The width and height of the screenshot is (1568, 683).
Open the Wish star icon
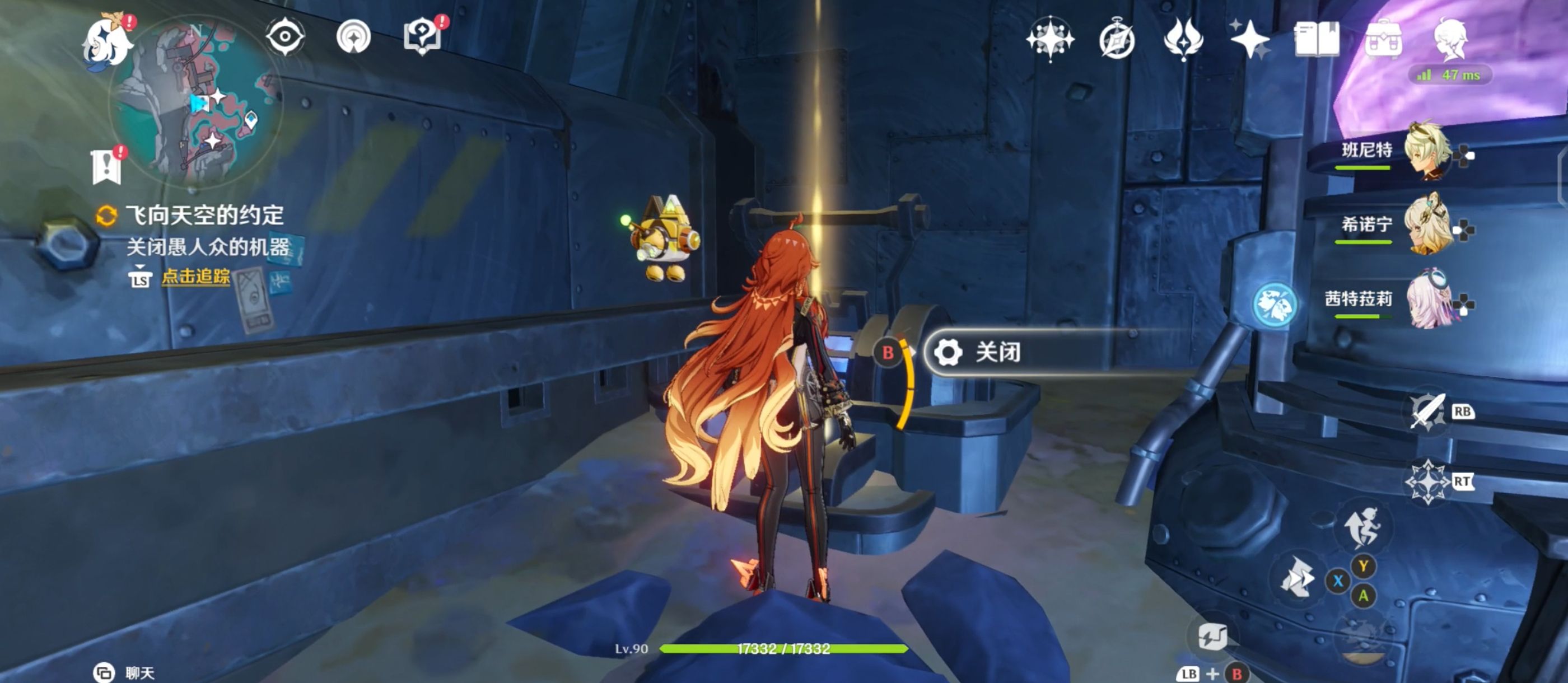(x=1049, y=40)
